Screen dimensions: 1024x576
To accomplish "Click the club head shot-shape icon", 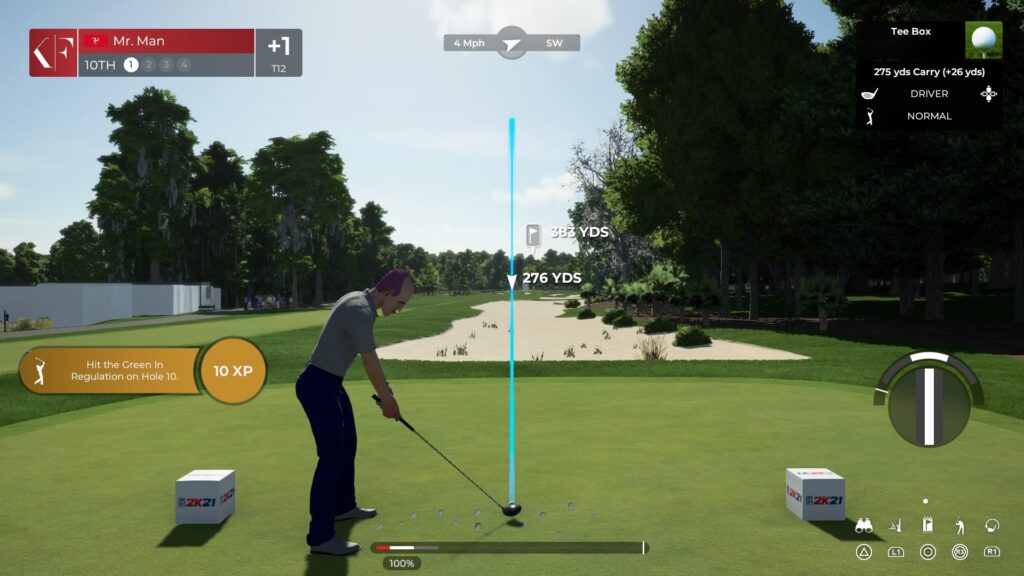I will click(x=992, y=525).
